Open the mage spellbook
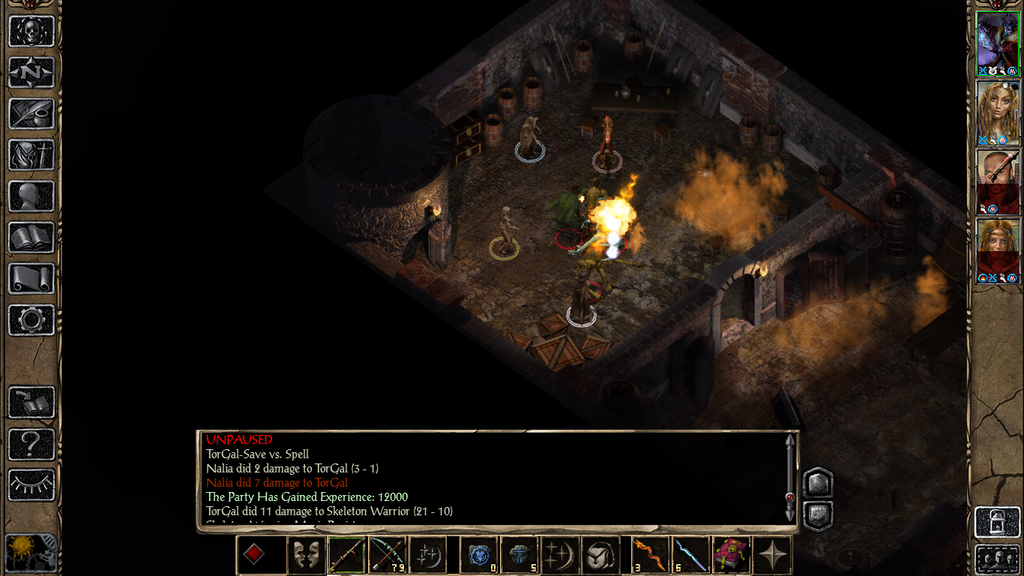The image size is (1024, 576). click(31, 237)
